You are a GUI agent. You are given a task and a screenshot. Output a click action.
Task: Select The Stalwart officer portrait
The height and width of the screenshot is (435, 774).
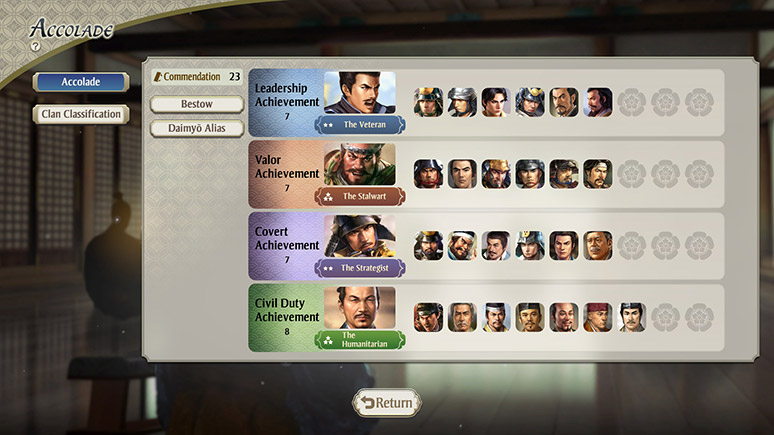click(x=360, y=165)
